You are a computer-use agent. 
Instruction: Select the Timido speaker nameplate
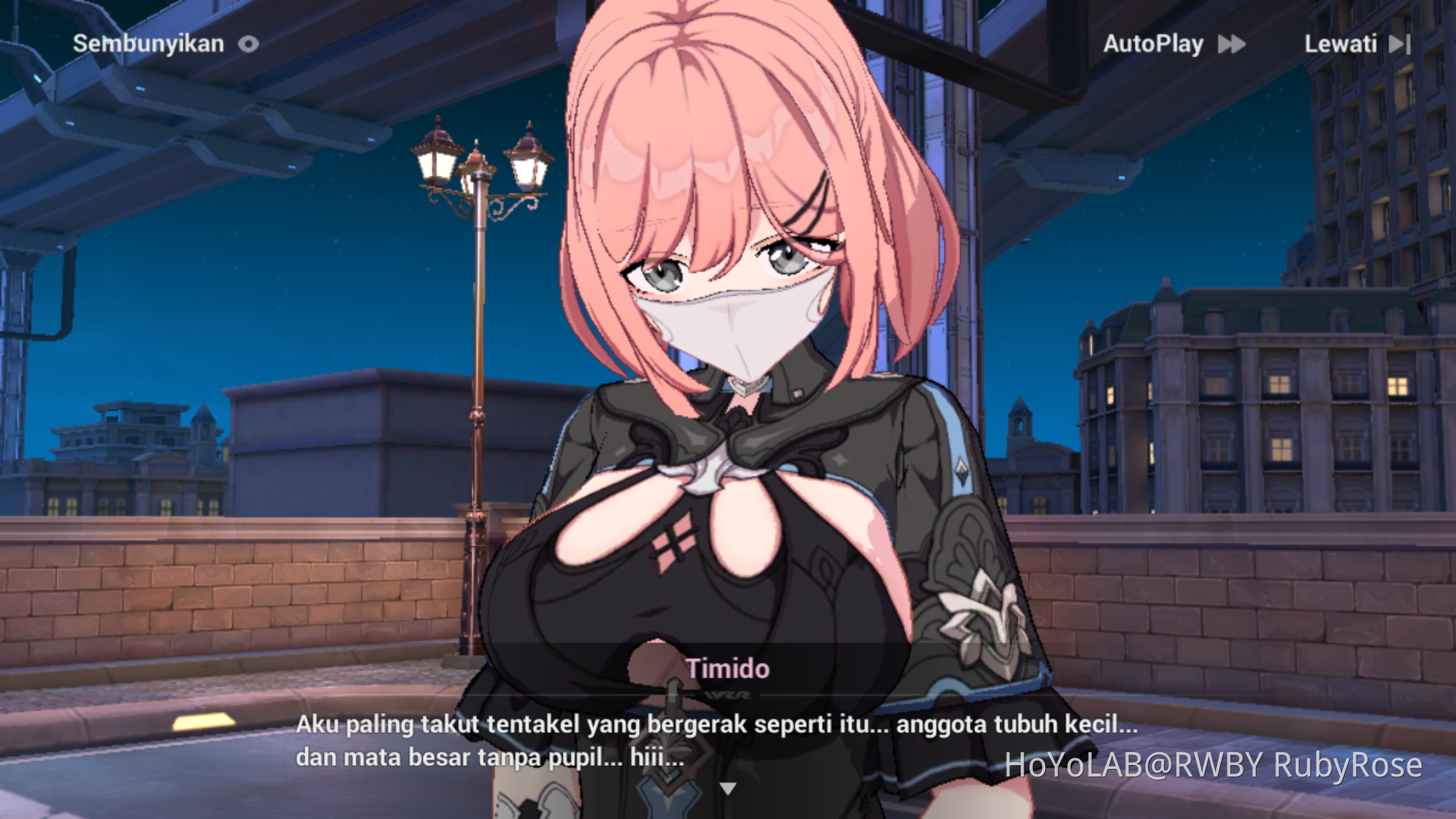tap(729, 669)
